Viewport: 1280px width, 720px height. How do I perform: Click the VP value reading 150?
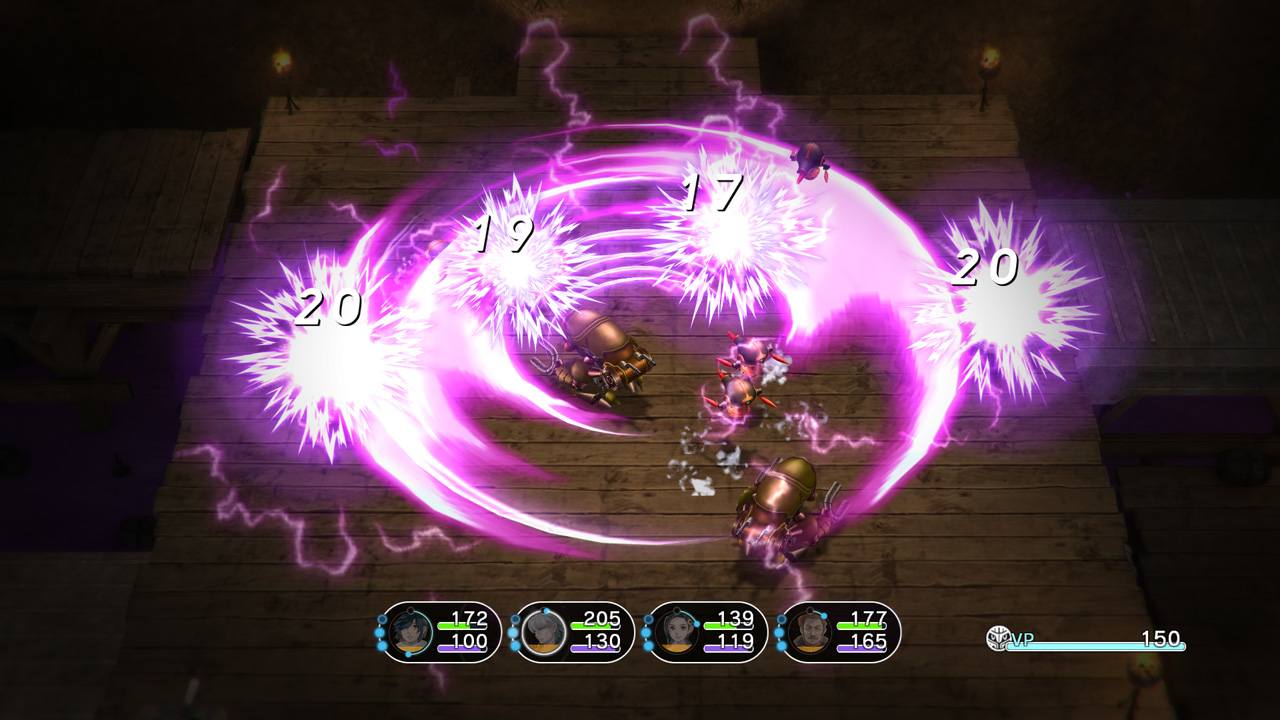1160,638
